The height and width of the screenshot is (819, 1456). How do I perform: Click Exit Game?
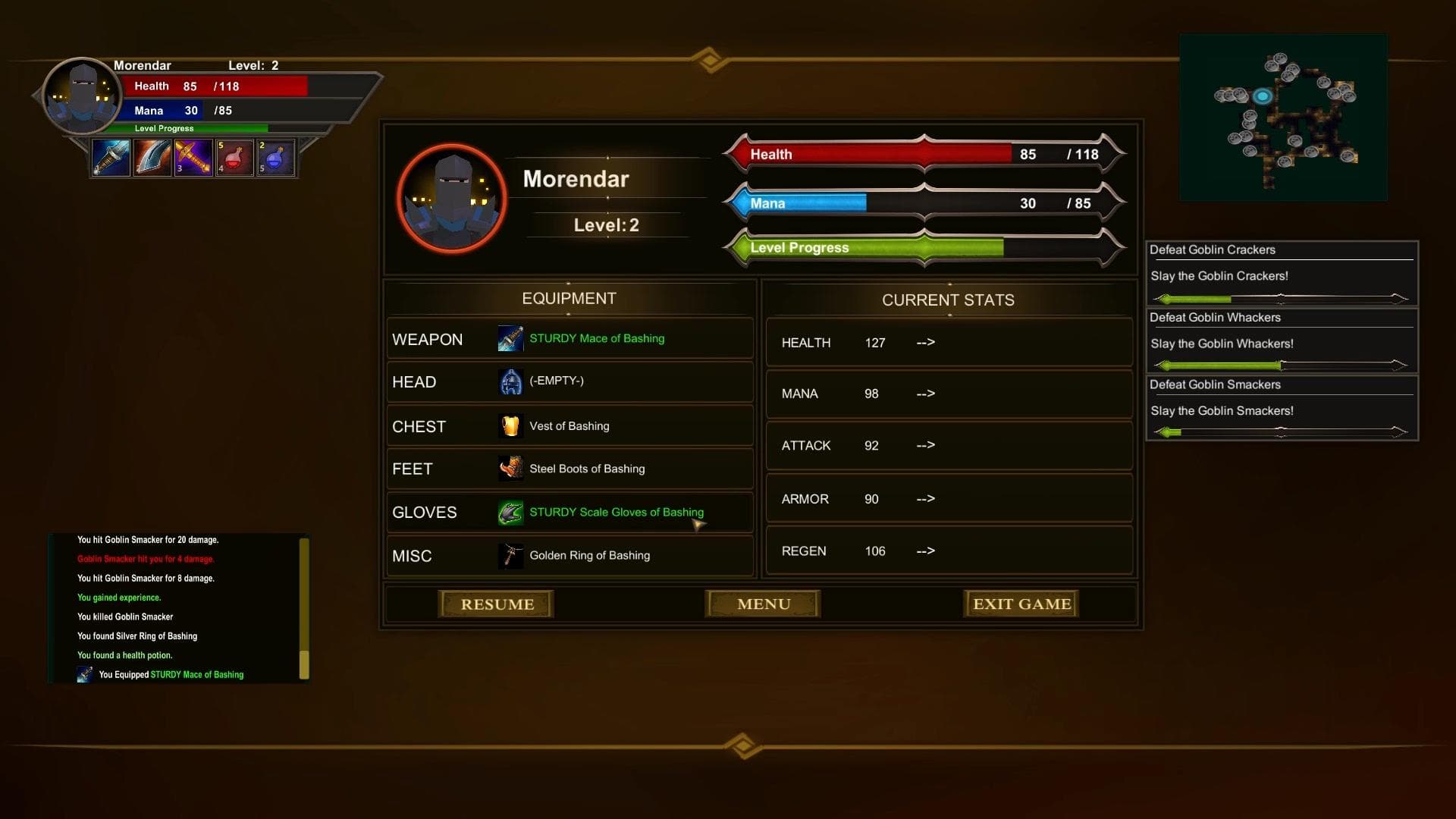pyautogui.click(x=1021, y=604)
